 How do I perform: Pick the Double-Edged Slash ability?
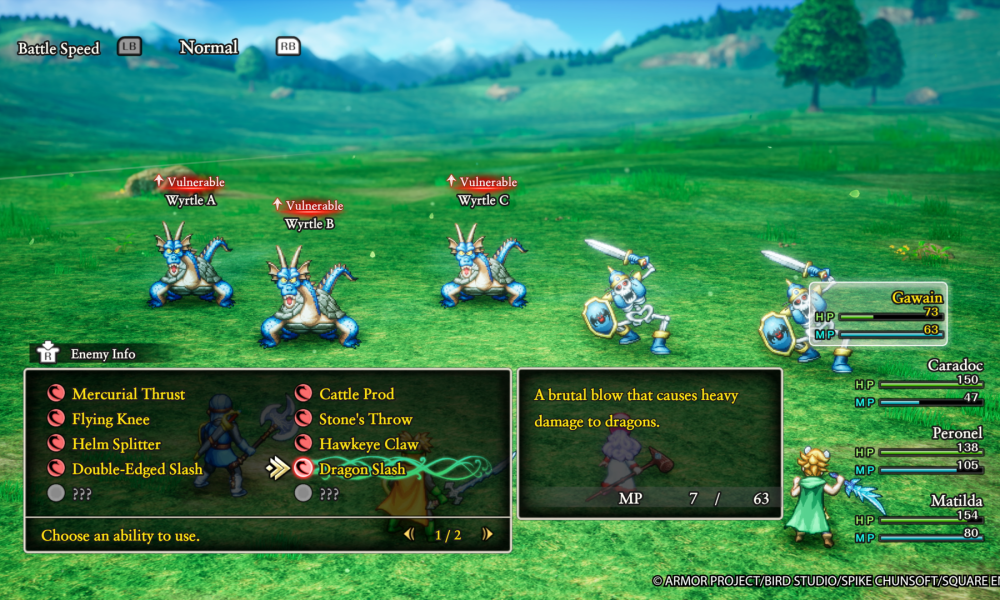[x=137, y=469]
